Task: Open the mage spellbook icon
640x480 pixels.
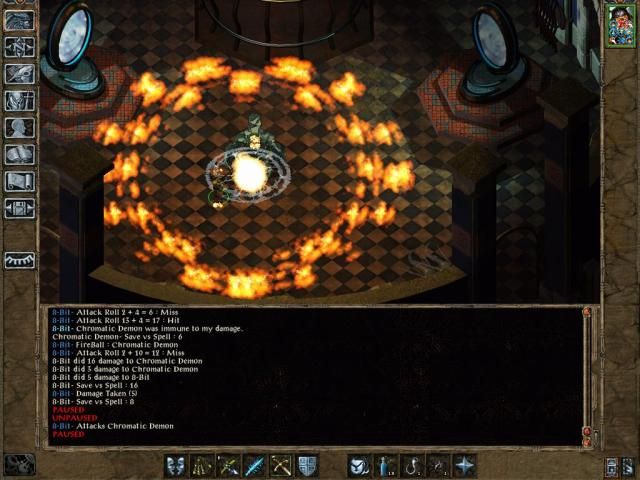Action: [20, 154]
